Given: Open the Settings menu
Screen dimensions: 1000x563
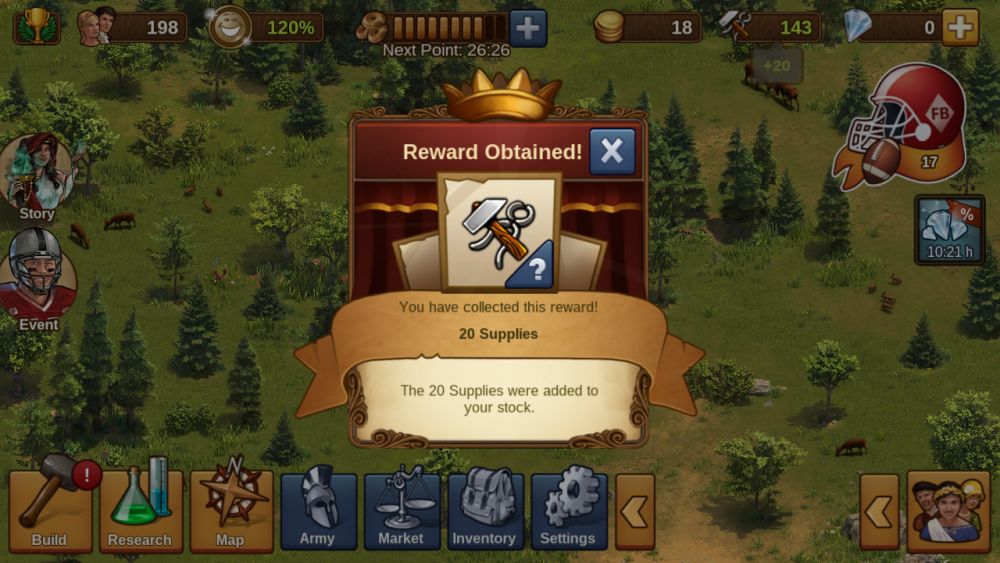Looking at the screenshot, I should coord(568,510).
